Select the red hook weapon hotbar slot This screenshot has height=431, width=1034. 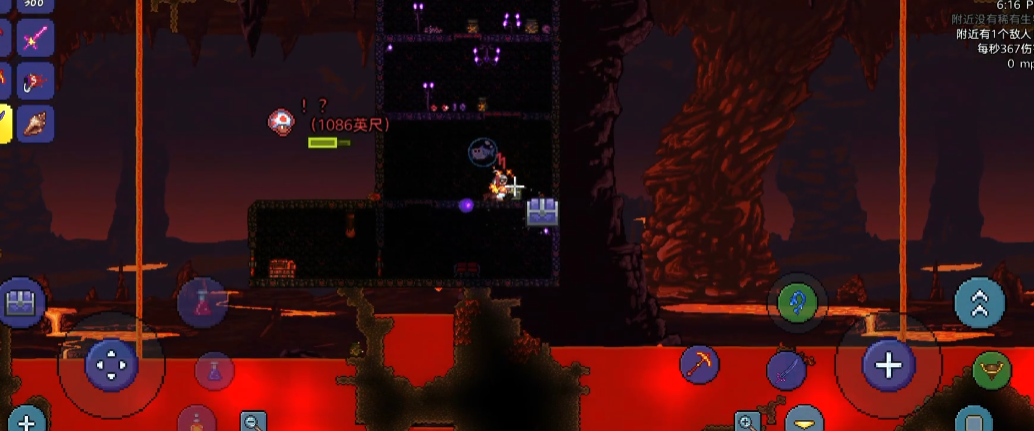tap(35, 81)
